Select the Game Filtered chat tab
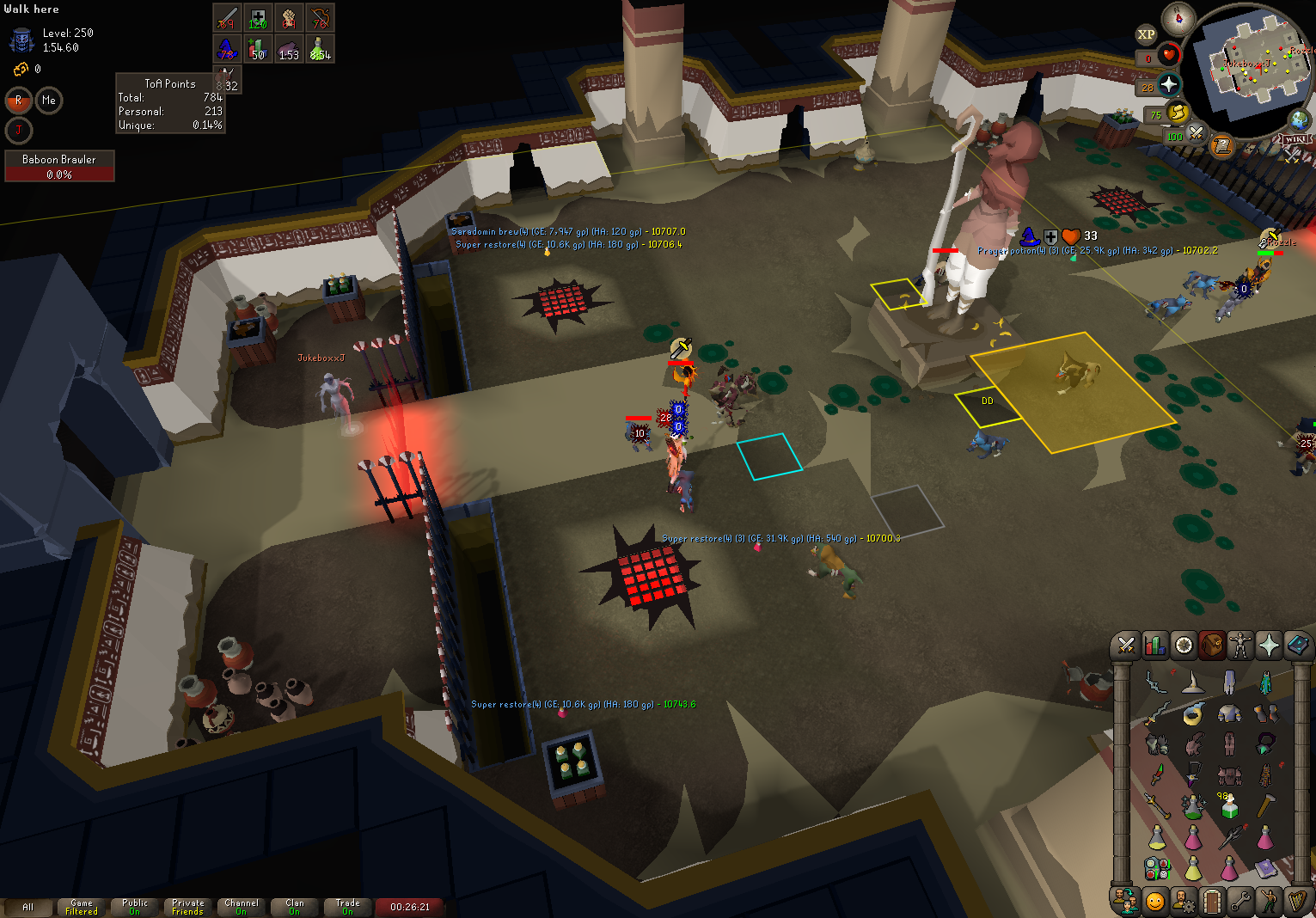 click(82, 907)
